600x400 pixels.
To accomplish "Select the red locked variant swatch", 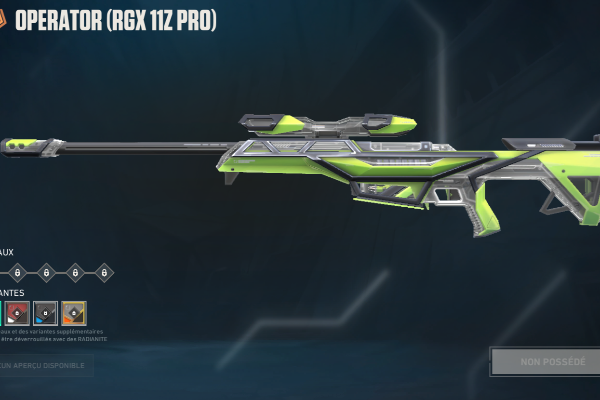I will (x=17, y=313).
